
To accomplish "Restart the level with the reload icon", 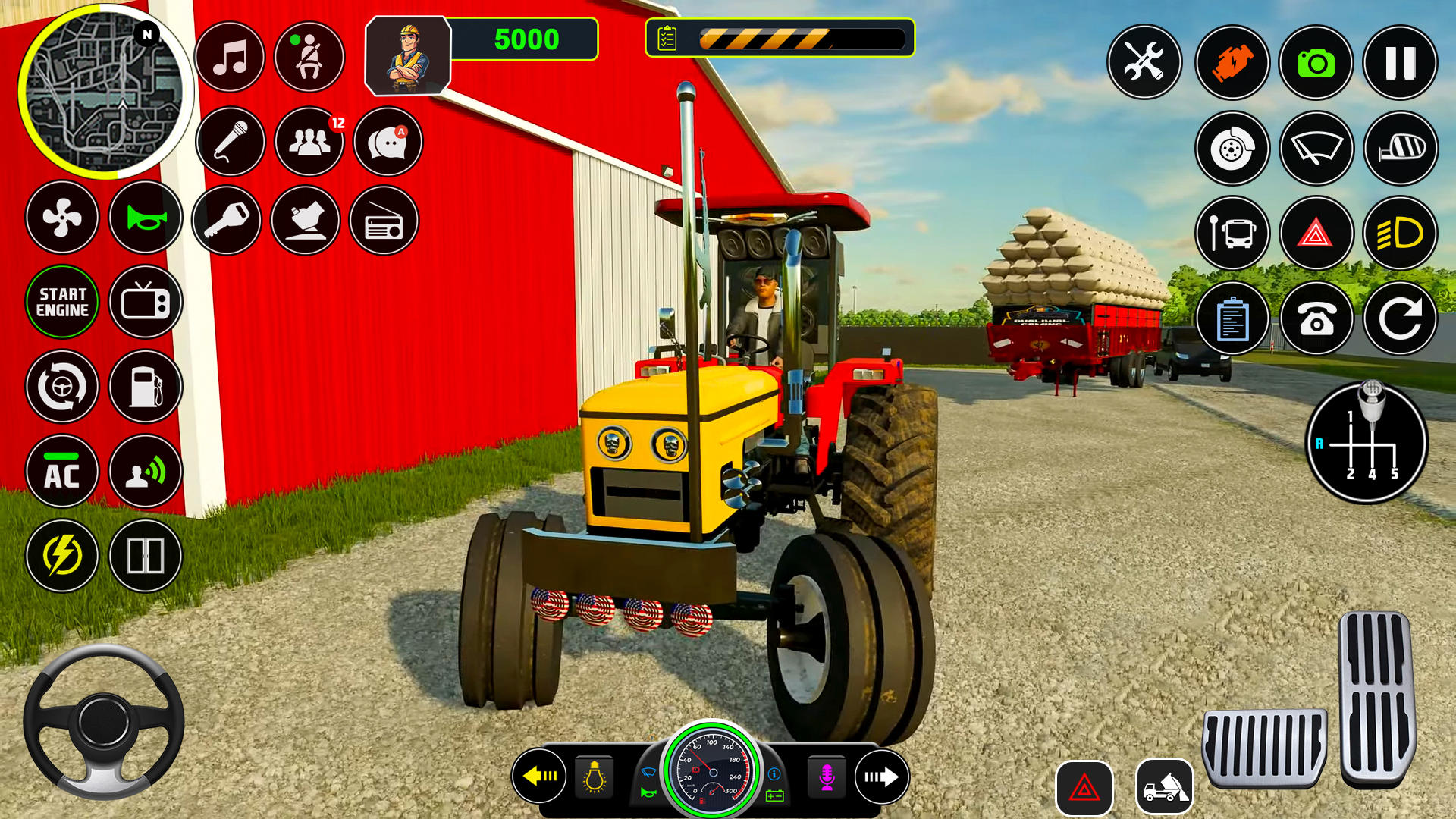I will [1400, 319].
